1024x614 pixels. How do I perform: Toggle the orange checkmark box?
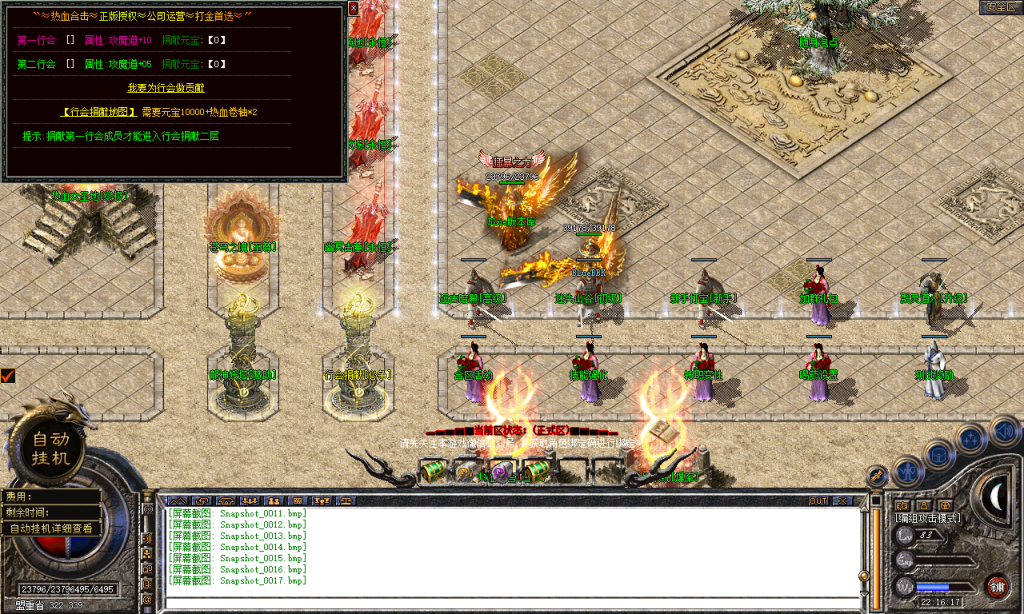[x=8, y=375]
